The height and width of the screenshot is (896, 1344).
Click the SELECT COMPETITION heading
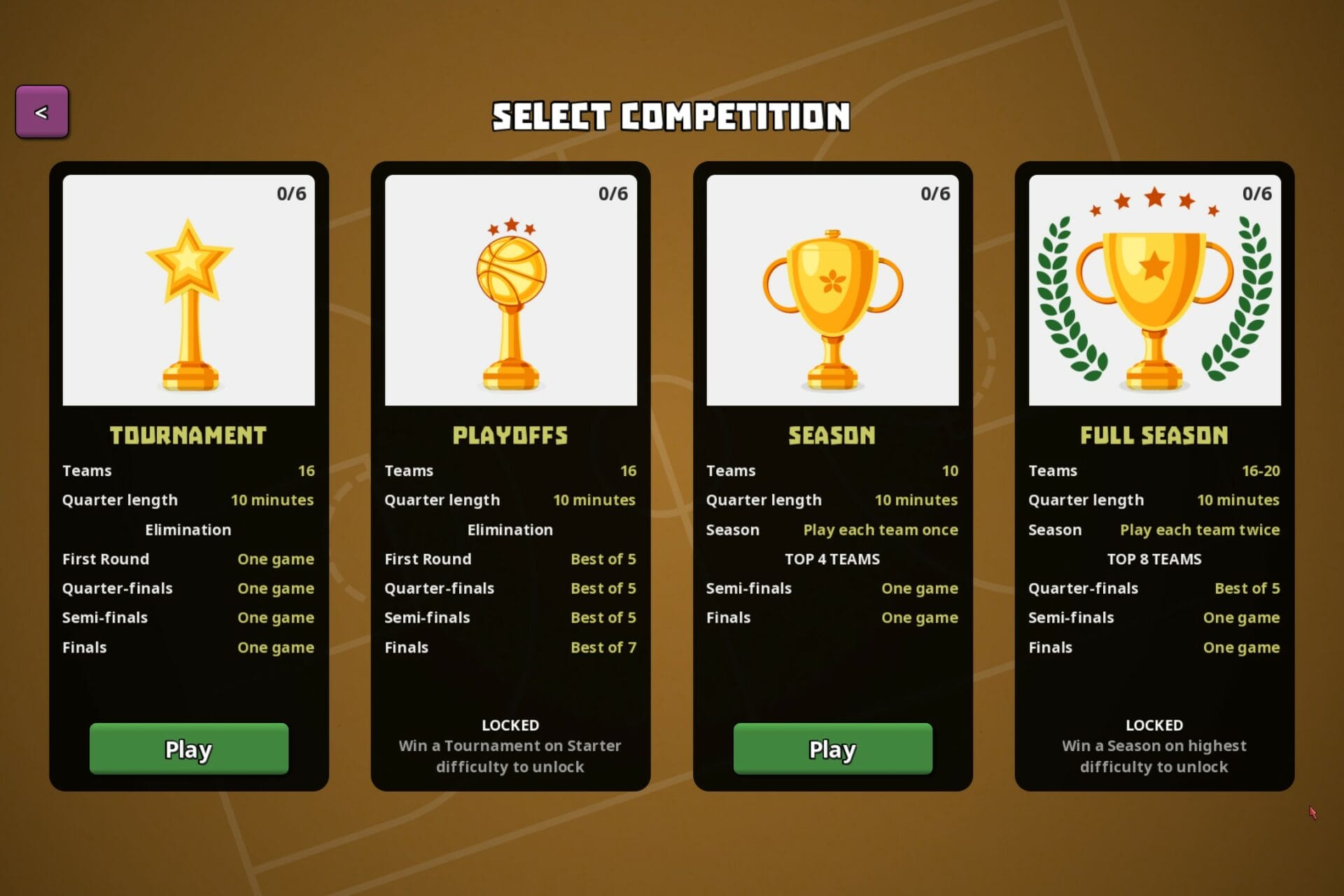pyautogui.click(x=671, y=116)
